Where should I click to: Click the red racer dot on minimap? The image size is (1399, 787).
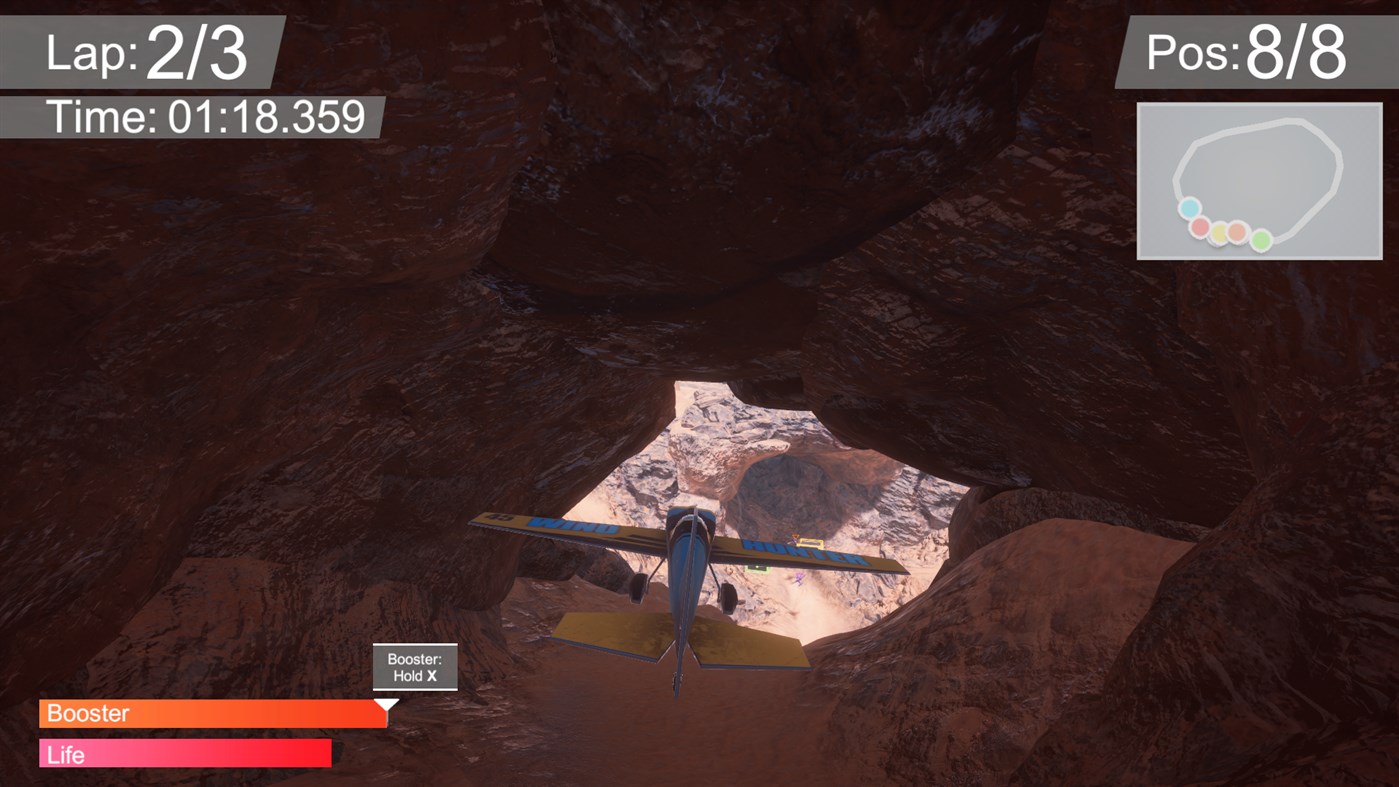coord(1198,227)
